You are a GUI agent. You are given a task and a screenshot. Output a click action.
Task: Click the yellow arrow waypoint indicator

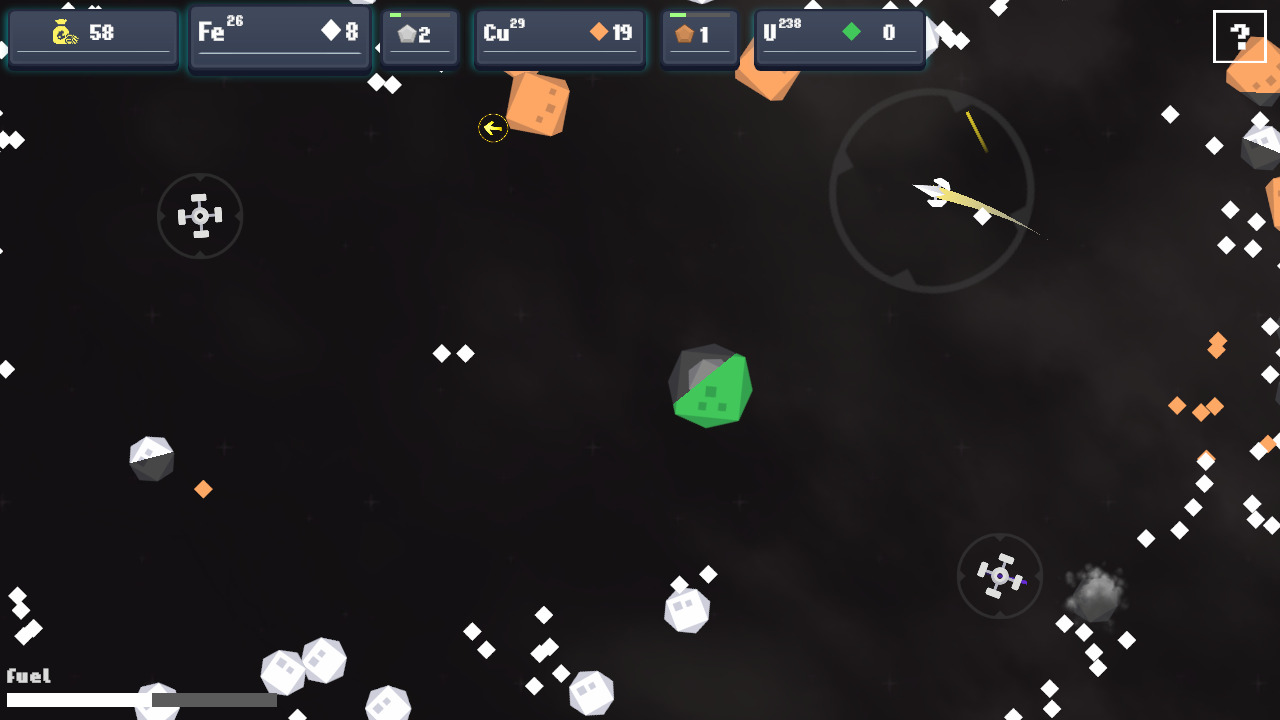[492, 127]
